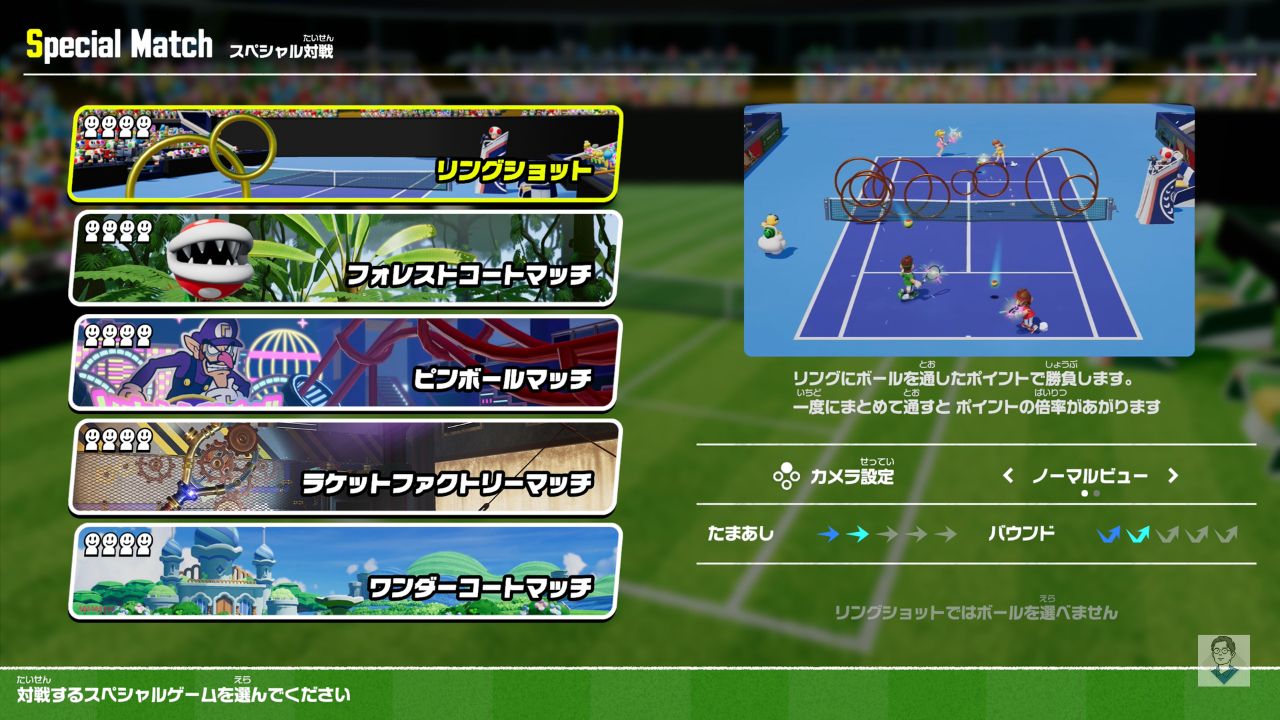Open the ピンボールマッチ mode

pos(345,362)
